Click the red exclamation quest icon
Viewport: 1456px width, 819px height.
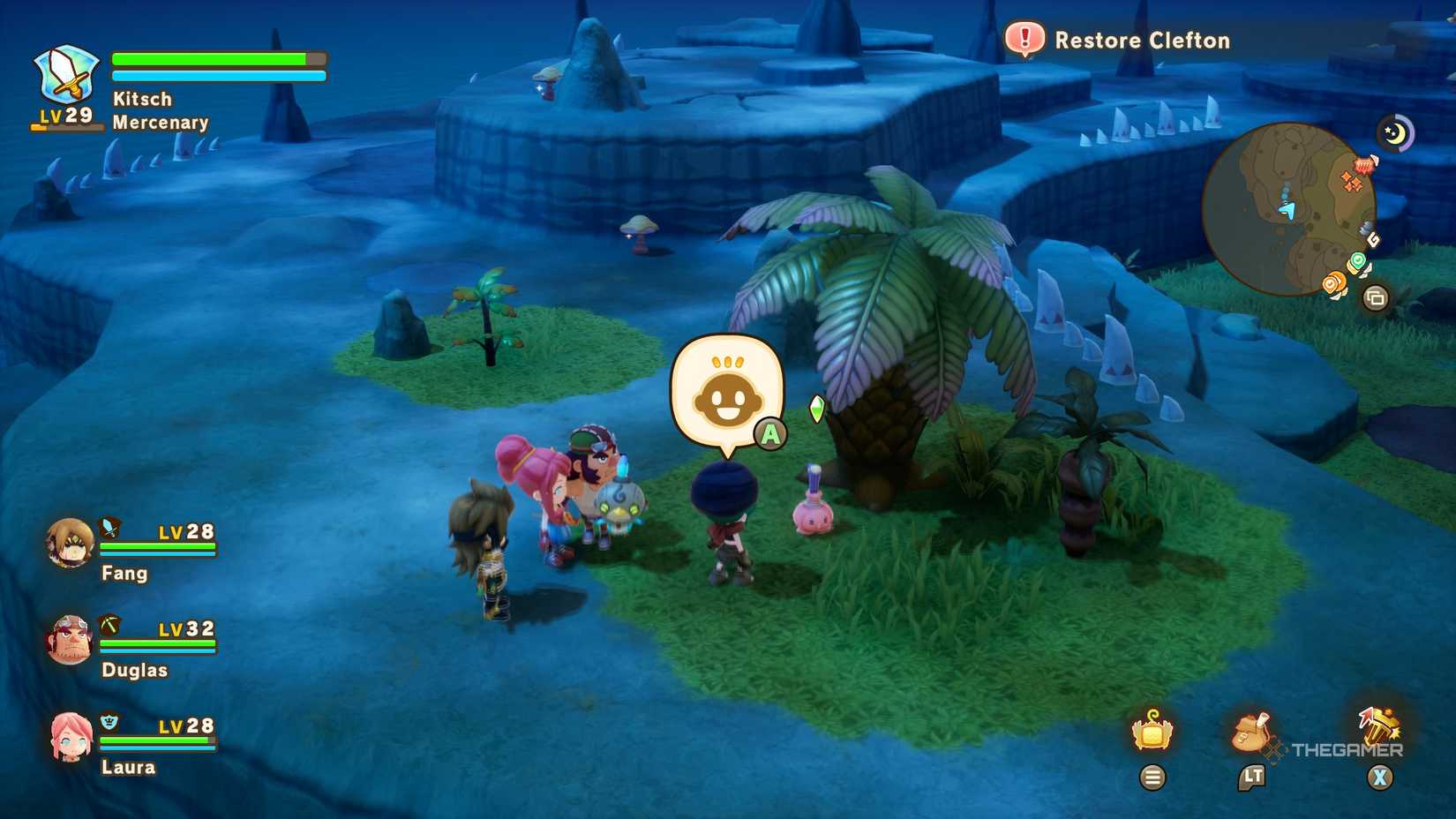pos(1025,40)
